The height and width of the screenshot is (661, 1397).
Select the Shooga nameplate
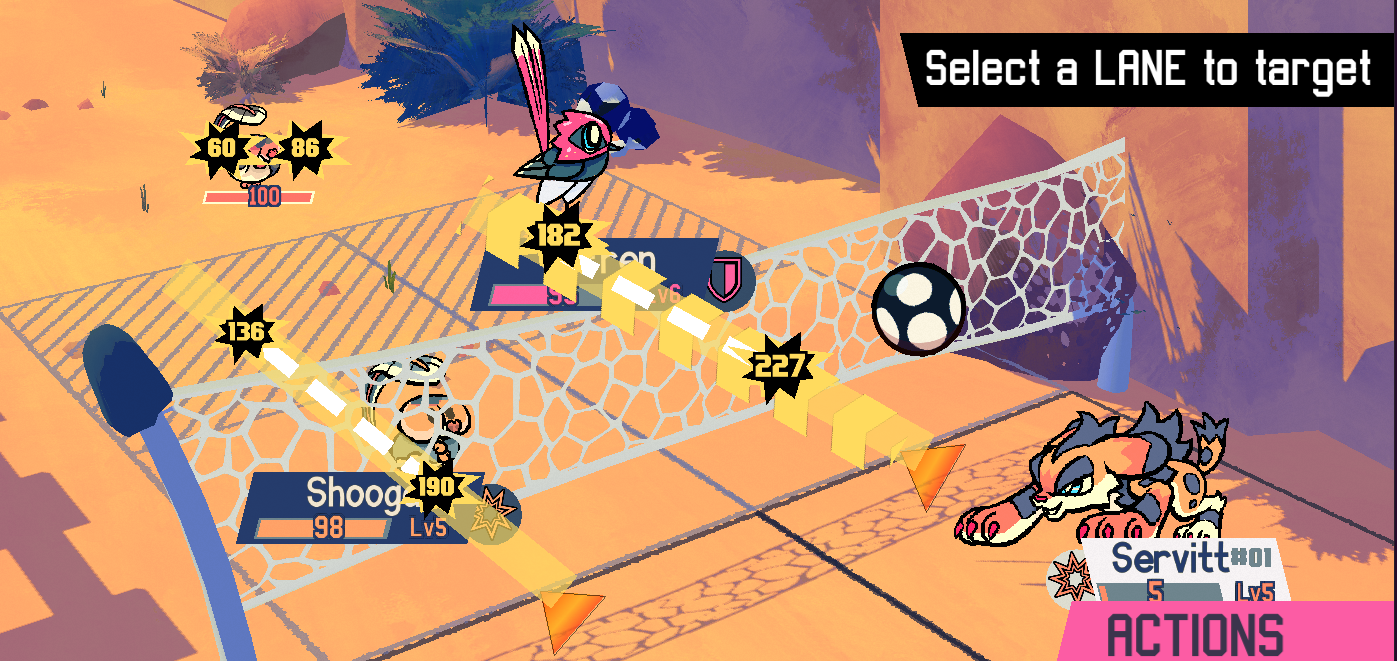pos(350,507)
